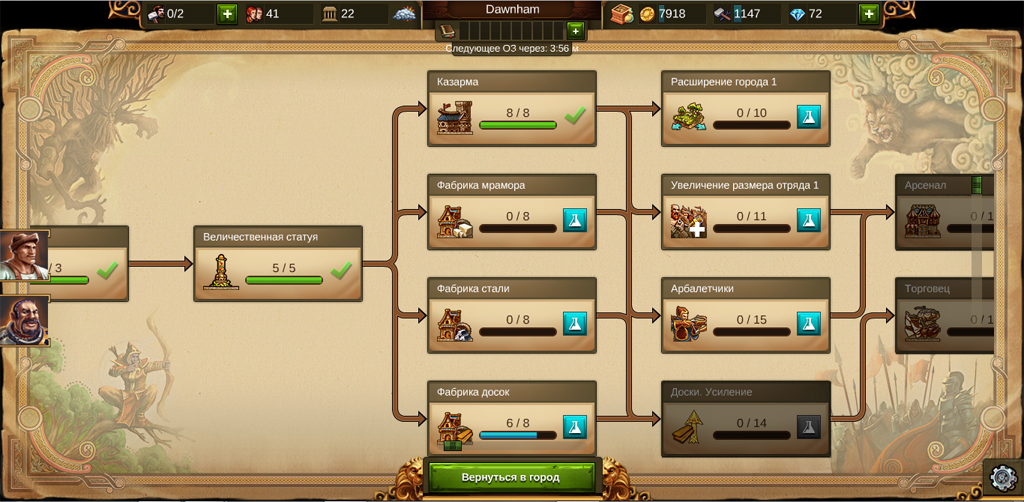
Task: Click the flask button on Фабрика стали
Action: point(574,323)
